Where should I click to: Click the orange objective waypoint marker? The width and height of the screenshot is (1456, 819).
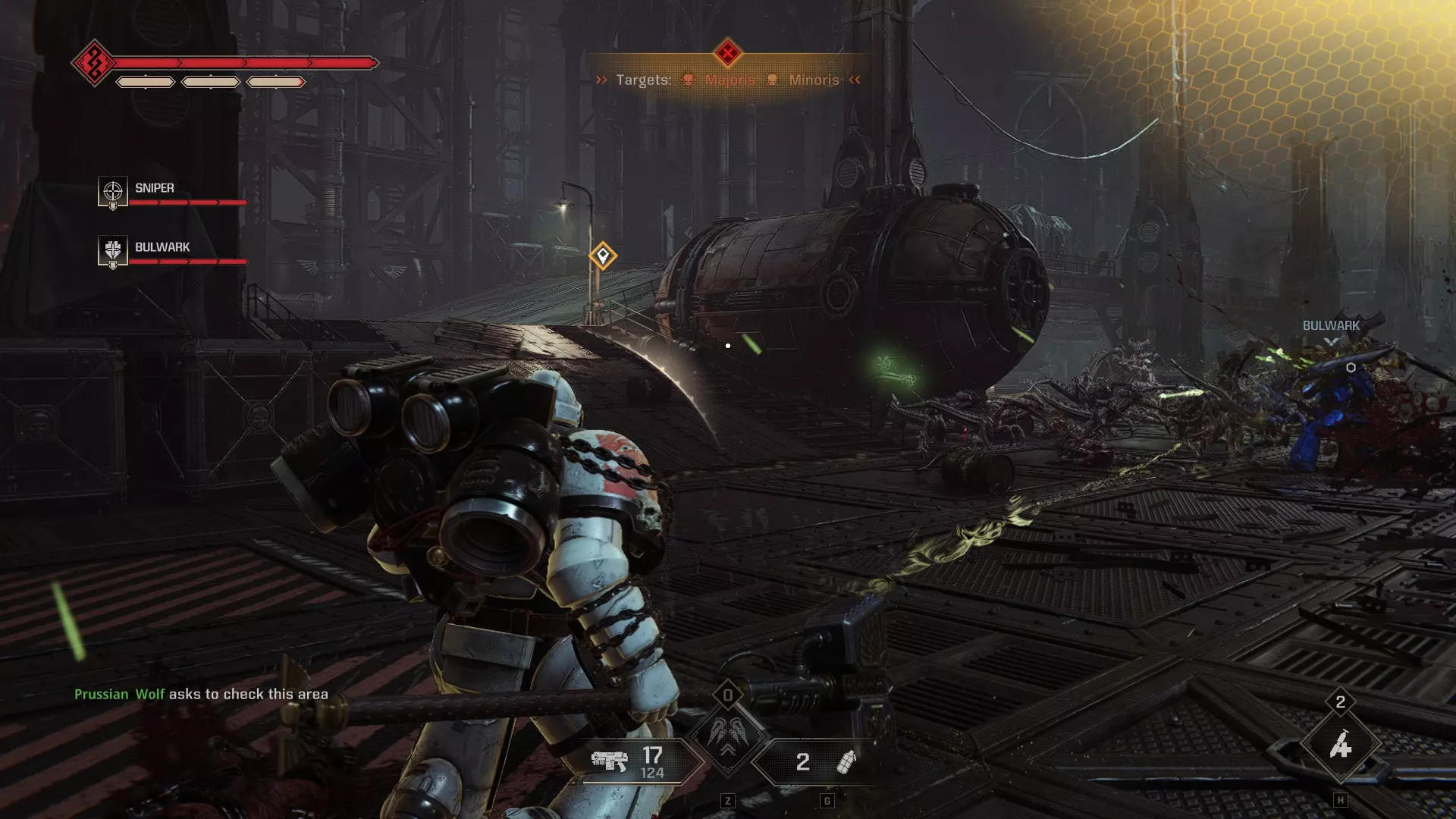tap(603, 256)
